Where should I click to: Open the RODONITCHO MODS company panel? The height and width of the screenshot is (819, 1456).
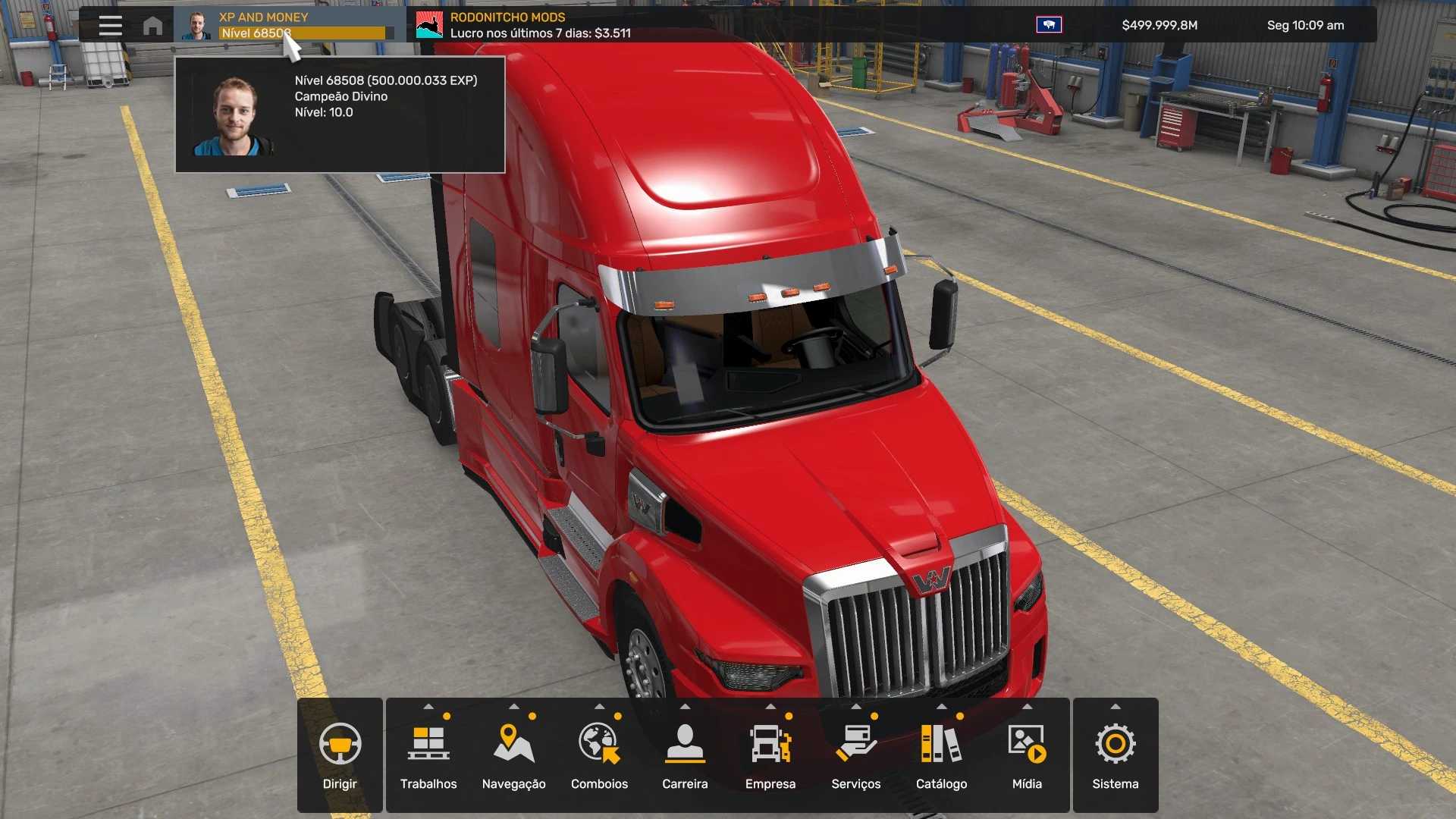pos(523,25)
